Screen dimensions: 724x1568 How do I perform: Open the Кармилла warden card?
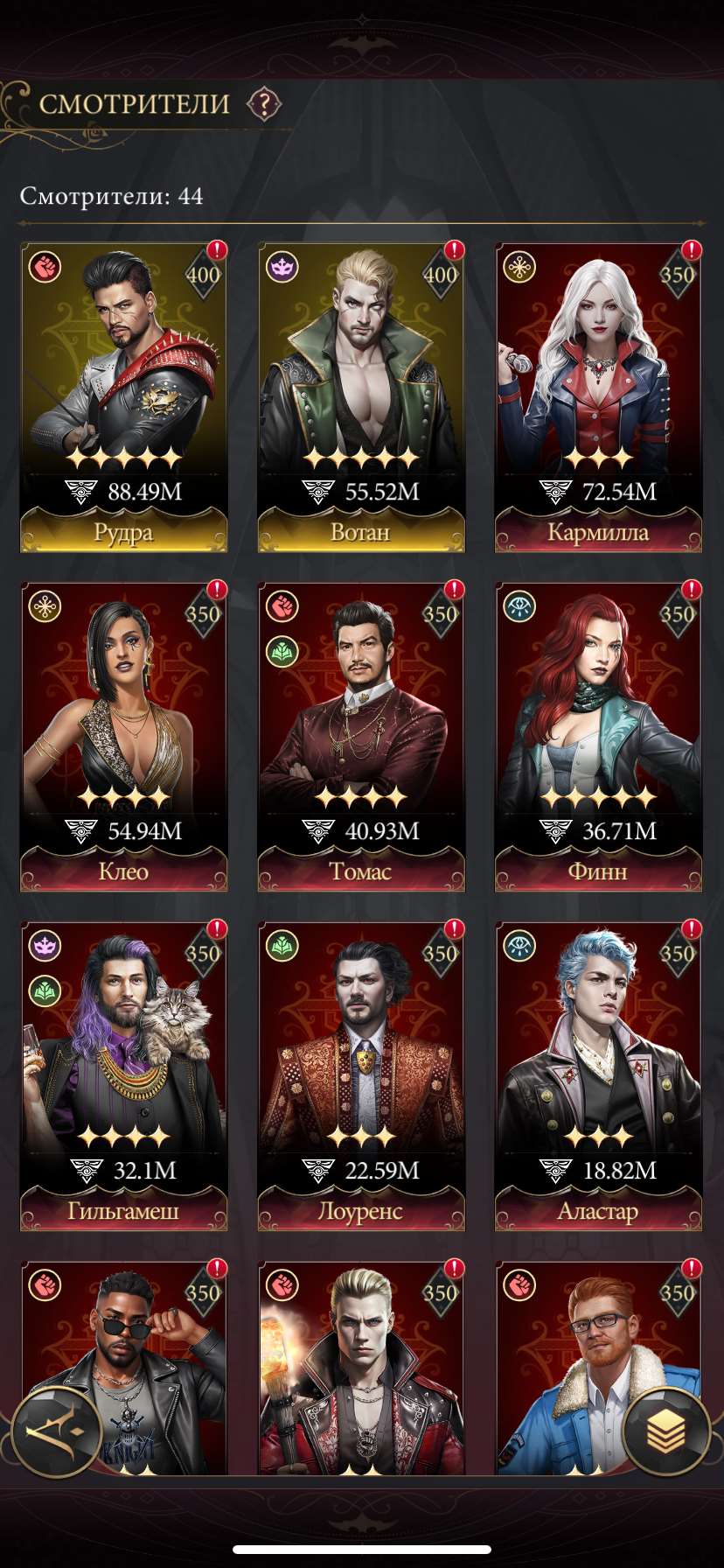click(x=598, y=397)
